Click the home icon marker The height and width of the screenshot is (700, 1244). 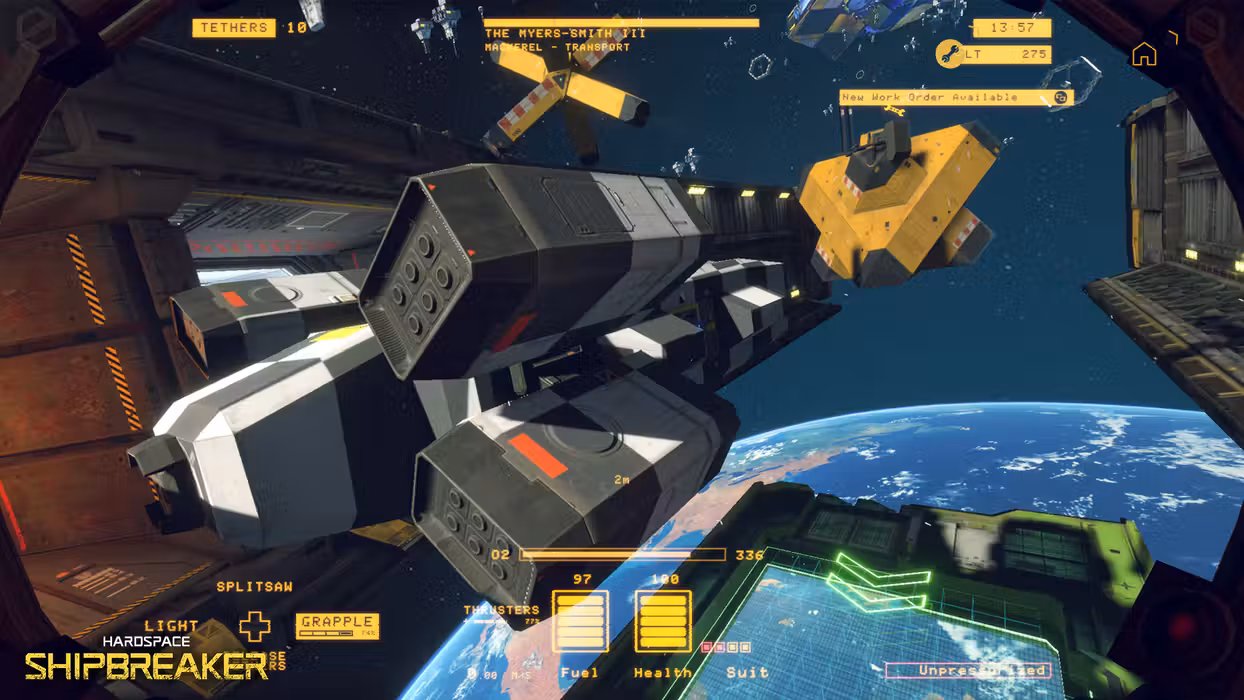pos(1144,55)
